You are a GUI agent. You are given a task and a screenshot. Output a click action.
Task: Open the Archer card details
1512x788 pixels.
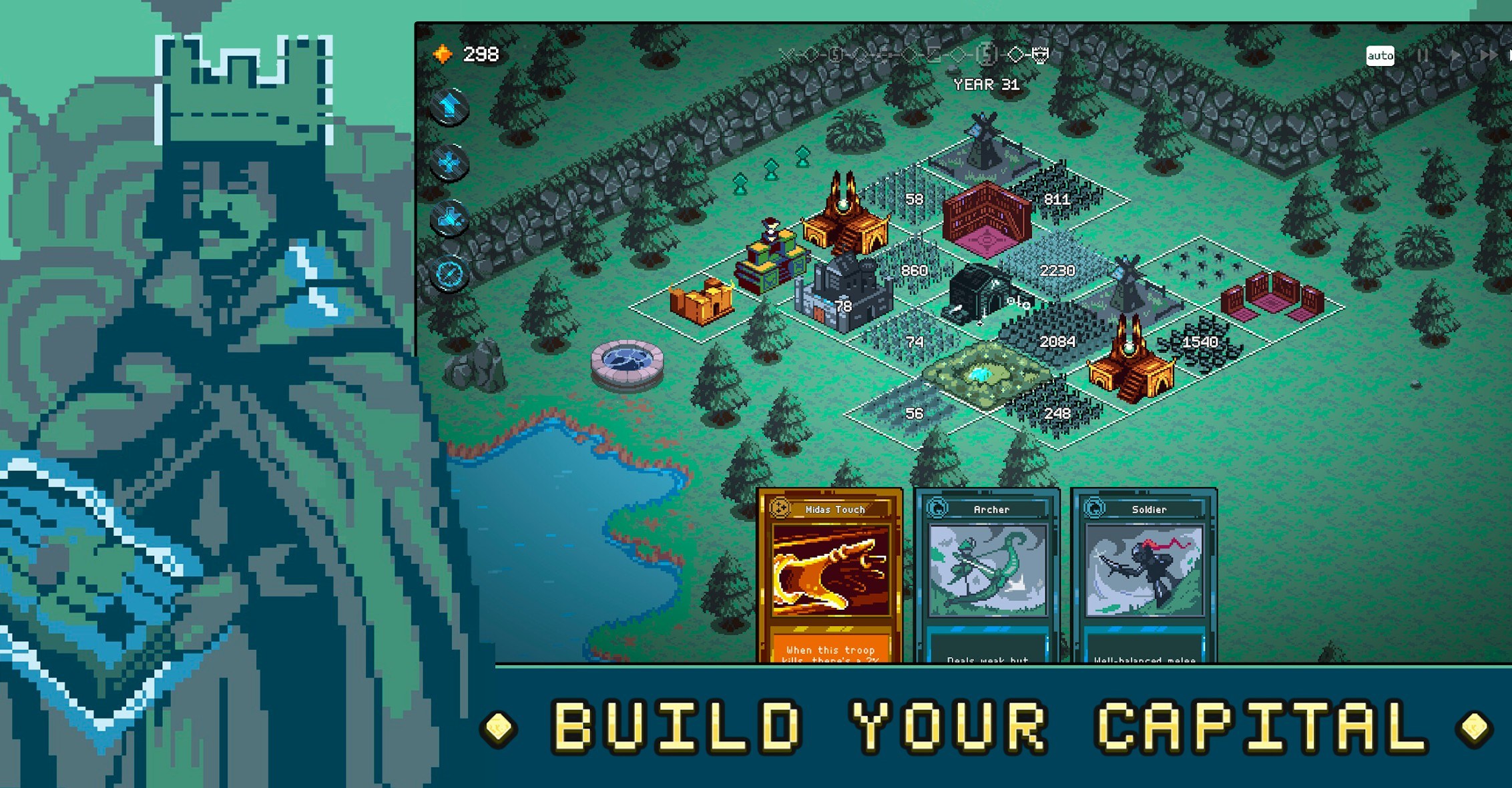tap(988, 654)
